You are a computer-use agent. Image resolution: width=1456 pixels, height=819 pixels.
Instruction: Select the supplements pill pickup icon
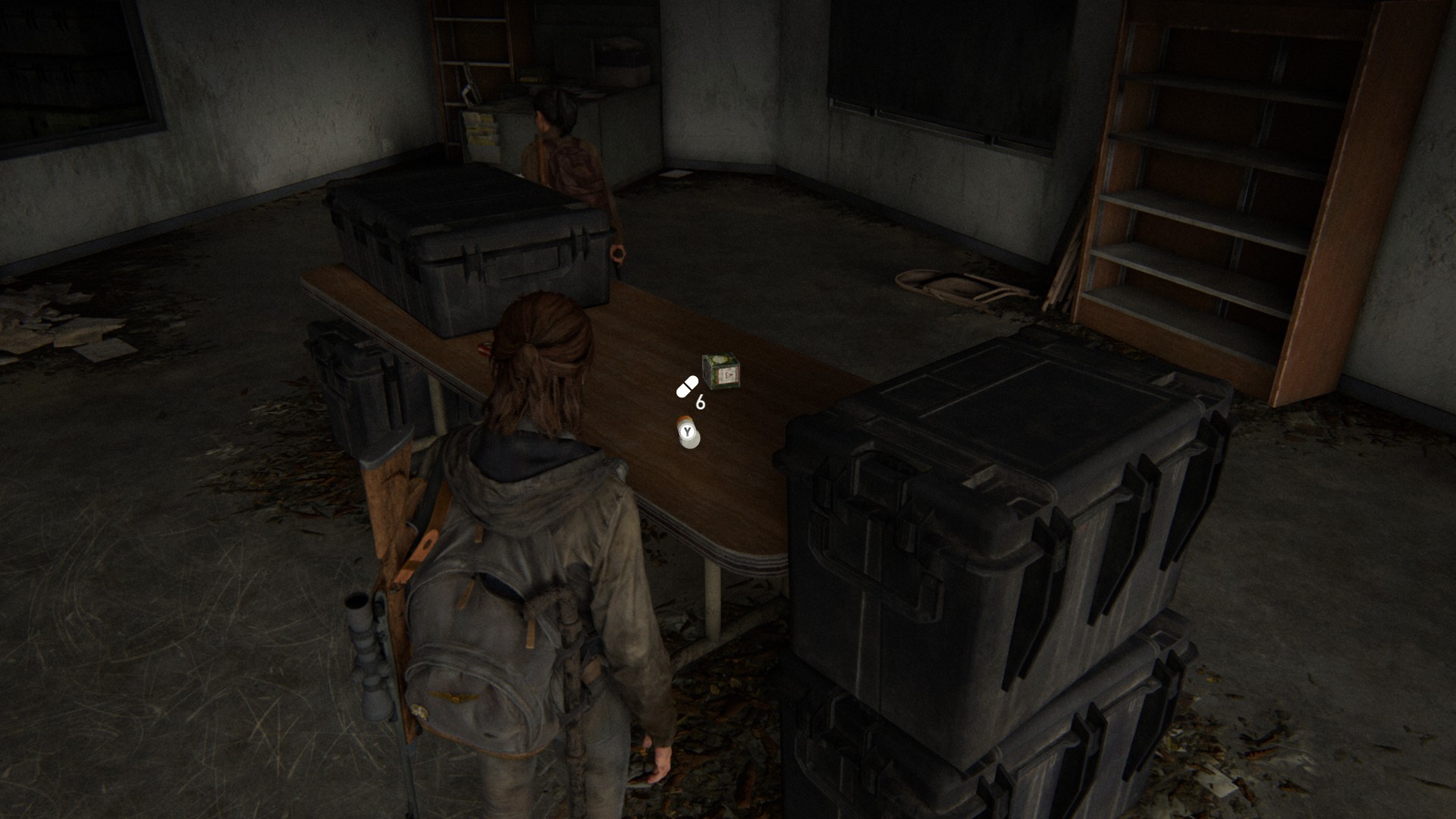click(687, 388)
